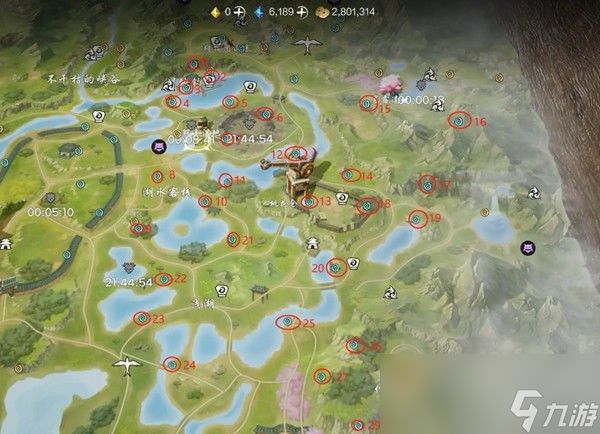Select the teal map marker numbered 16

(x=459, y=120)
